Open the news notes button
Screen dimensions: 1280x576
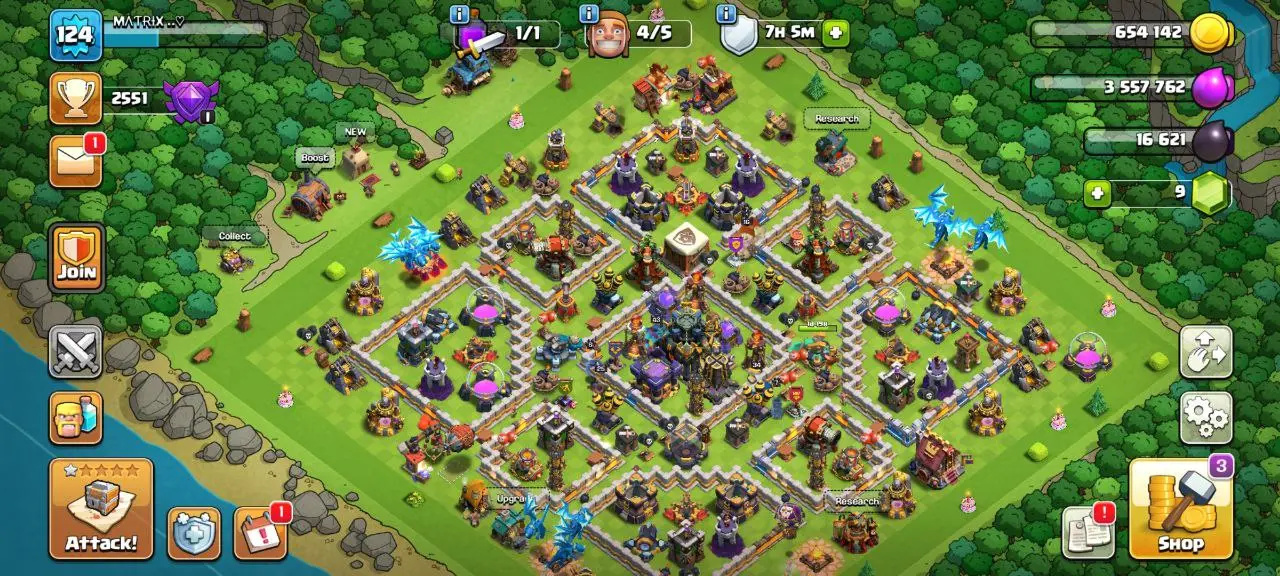click(x=1088, y=532)
